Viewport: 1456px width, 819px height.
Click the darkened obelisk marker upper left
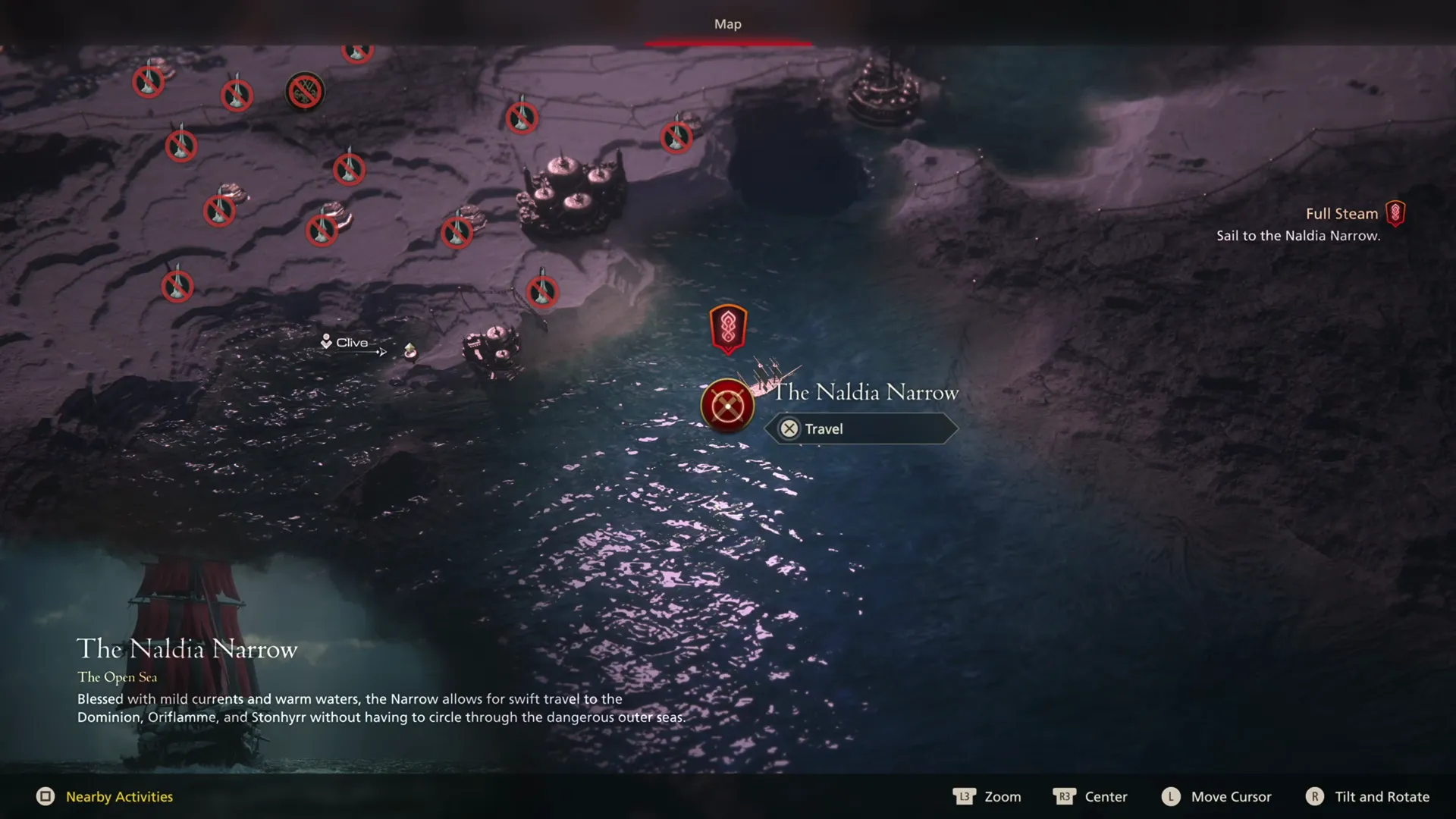pos(306,91)
